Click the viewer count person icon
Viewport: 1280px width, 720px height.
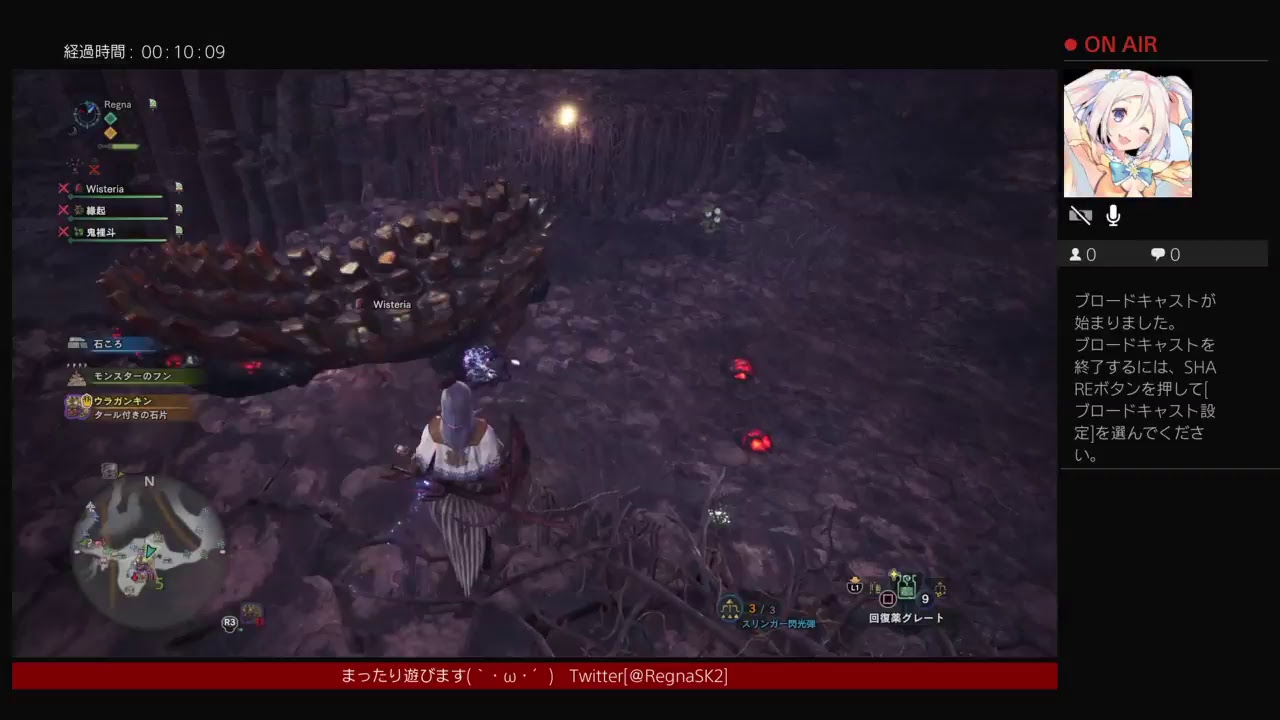(1077, 254)
